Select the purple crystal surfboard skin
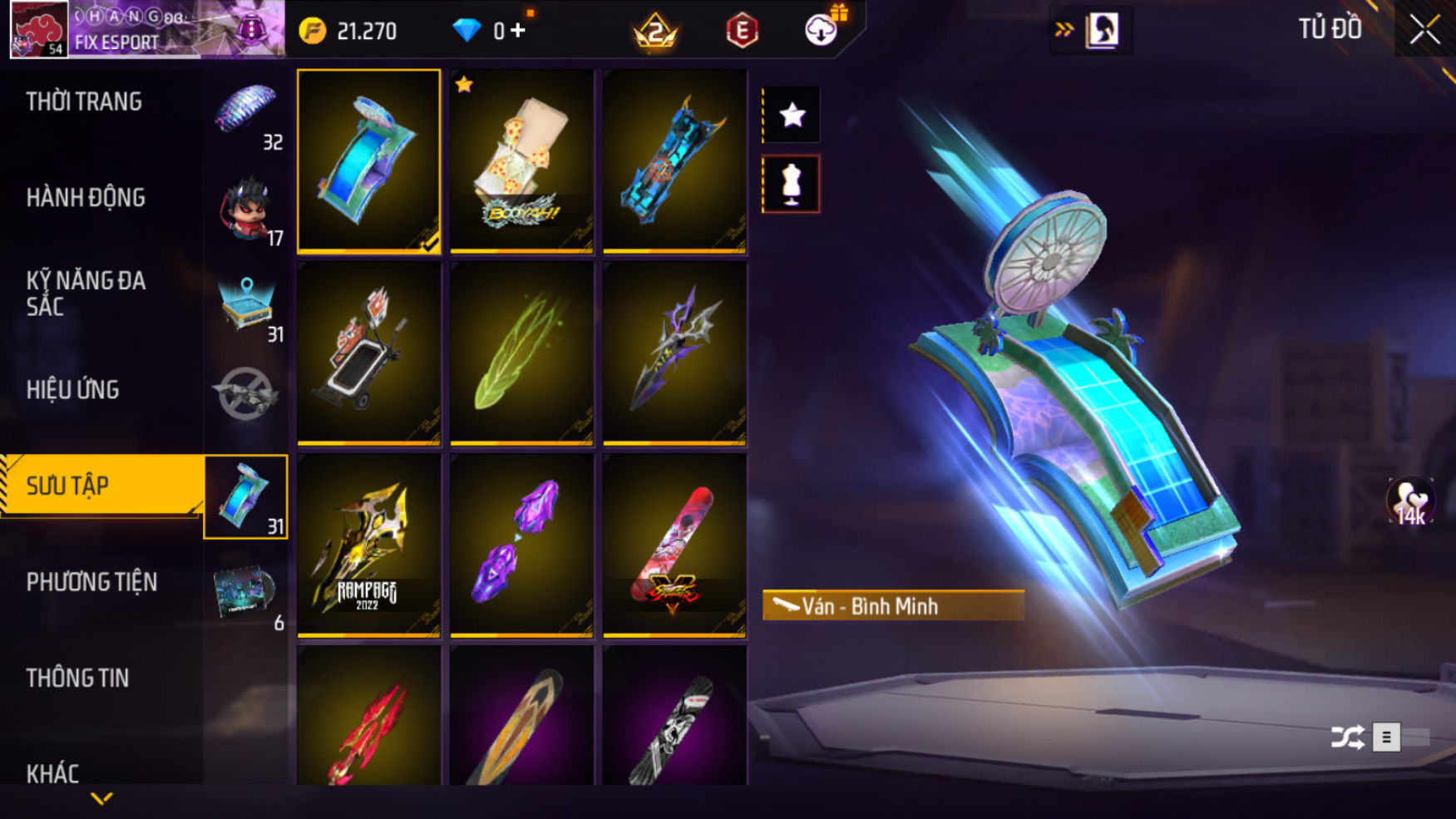 521,545
